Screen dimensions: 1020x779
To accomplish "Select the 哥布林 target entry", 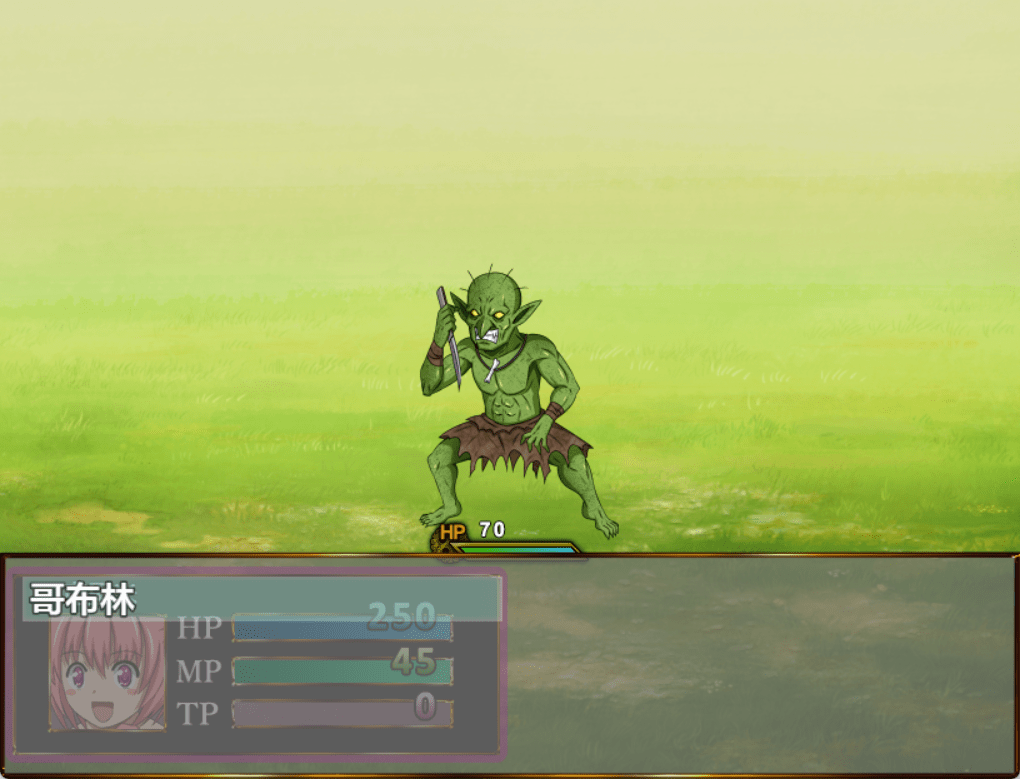I will 262,599.
